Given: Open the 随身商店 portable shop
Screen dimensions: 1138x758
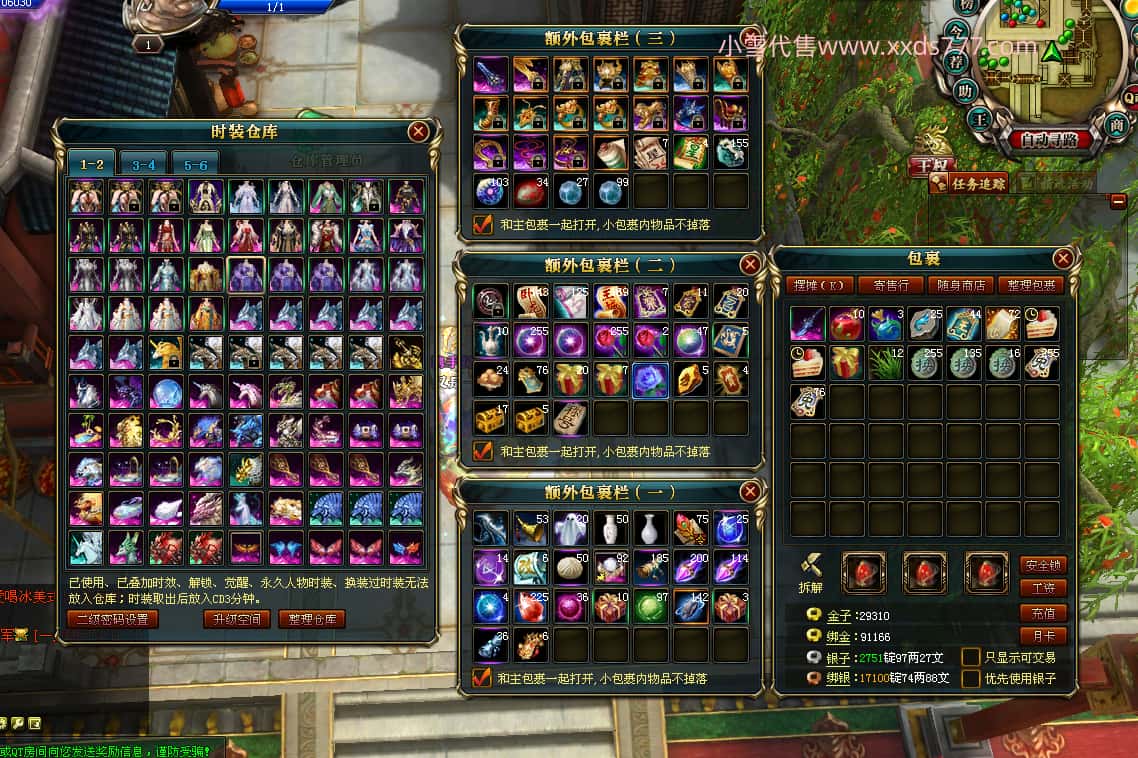Looking at the screenshot, I should (x=960, y=285).
